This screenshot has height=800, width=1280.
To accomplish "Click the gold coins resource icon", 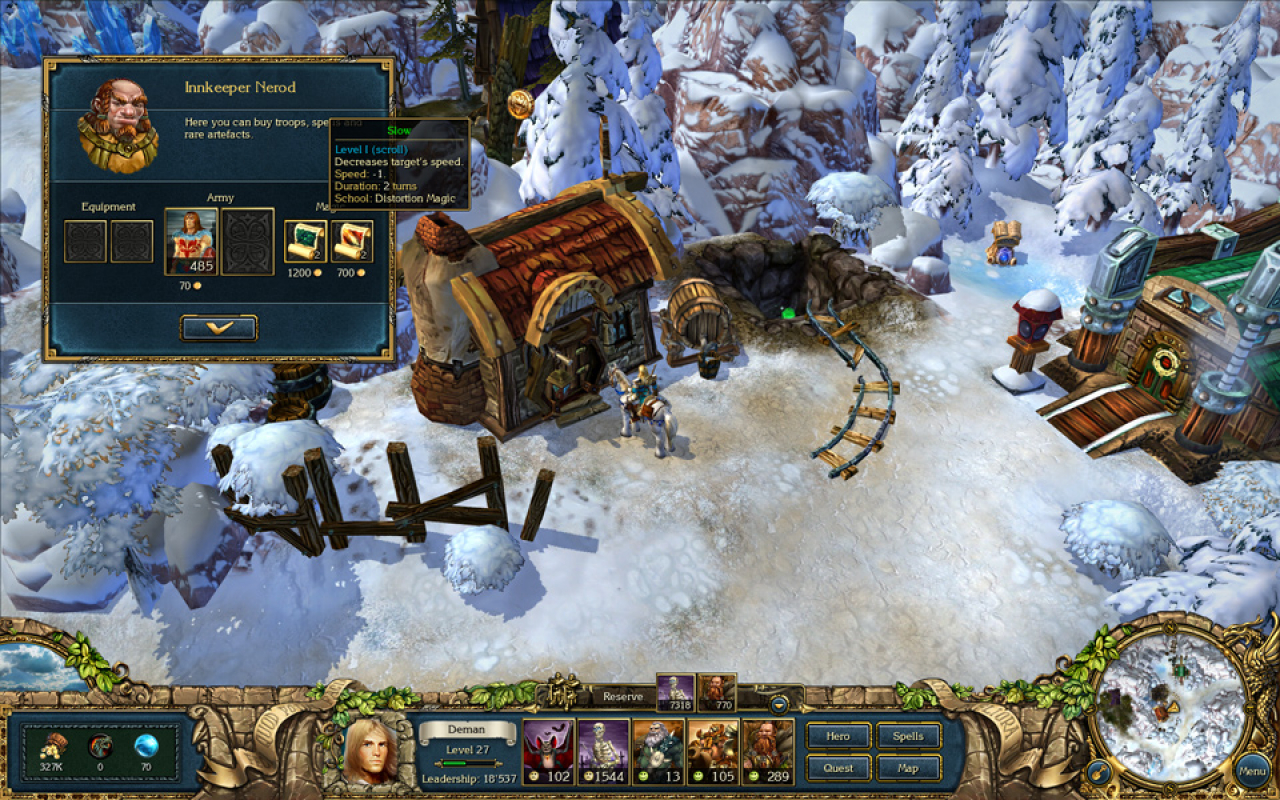I will 52,747.
